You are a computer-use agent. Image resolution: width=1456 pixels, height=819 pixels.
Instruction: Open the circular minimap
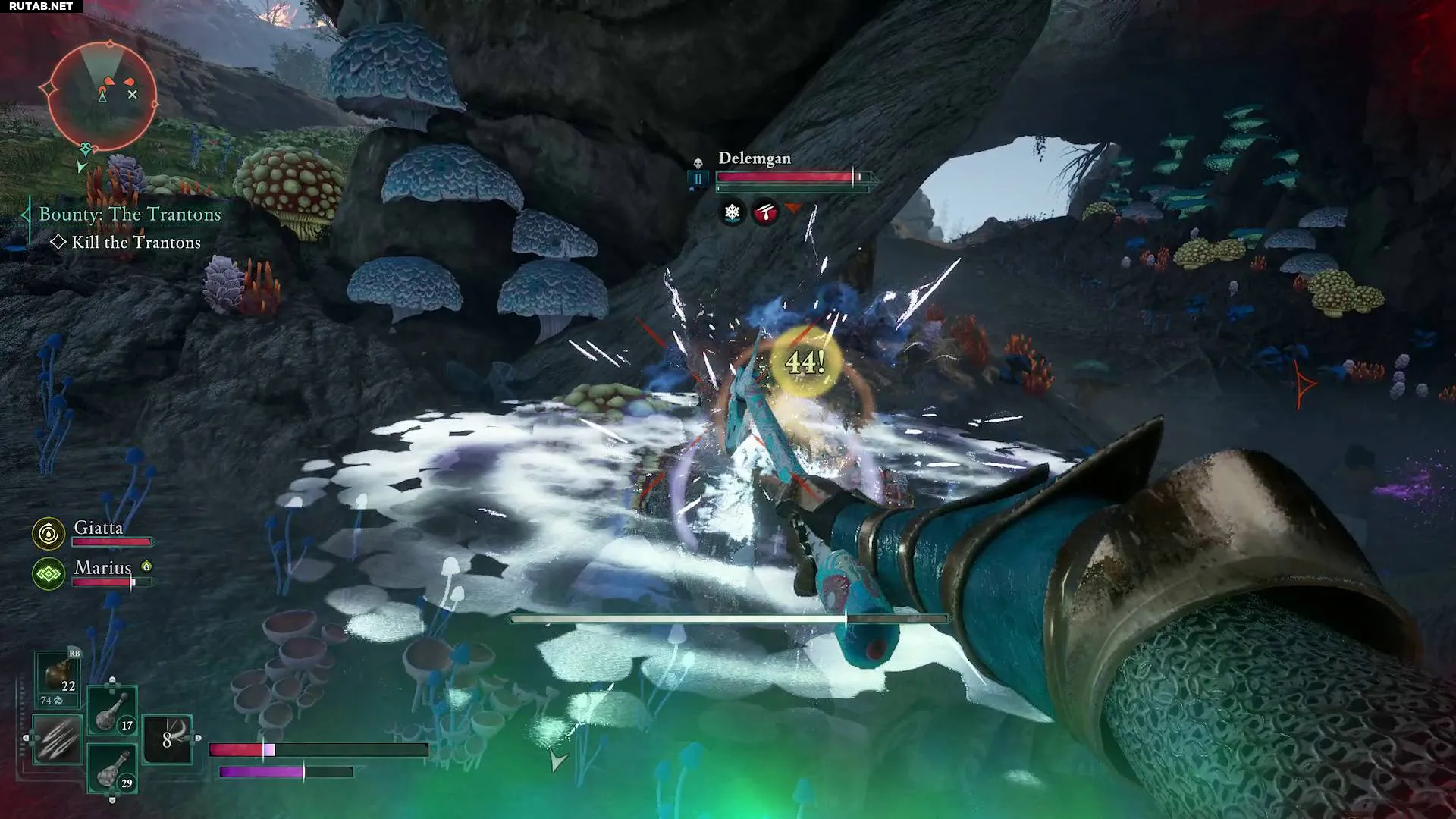pos(102,96)
